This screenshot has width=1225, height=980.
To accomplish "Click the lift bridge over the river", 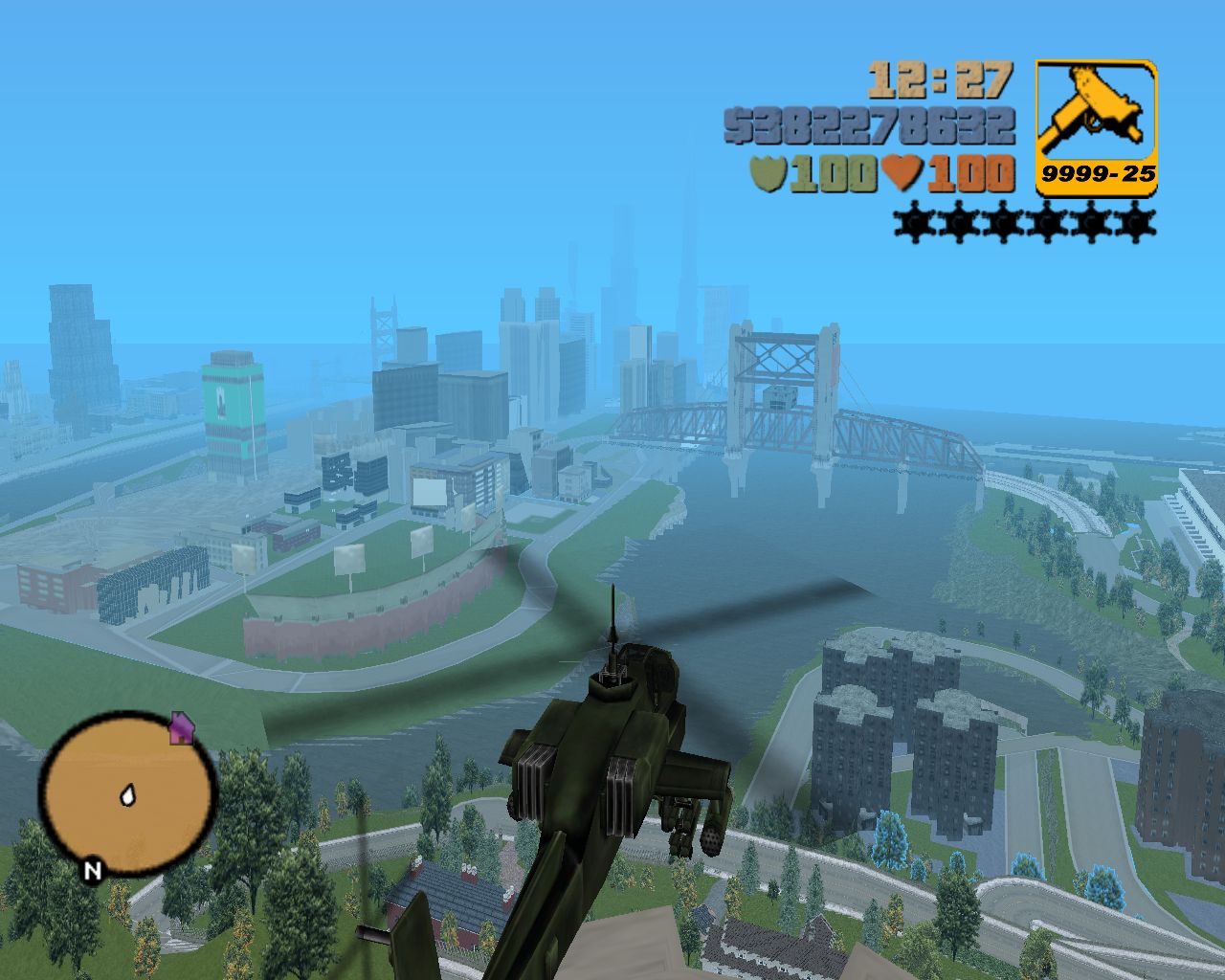I will point(775,383).
